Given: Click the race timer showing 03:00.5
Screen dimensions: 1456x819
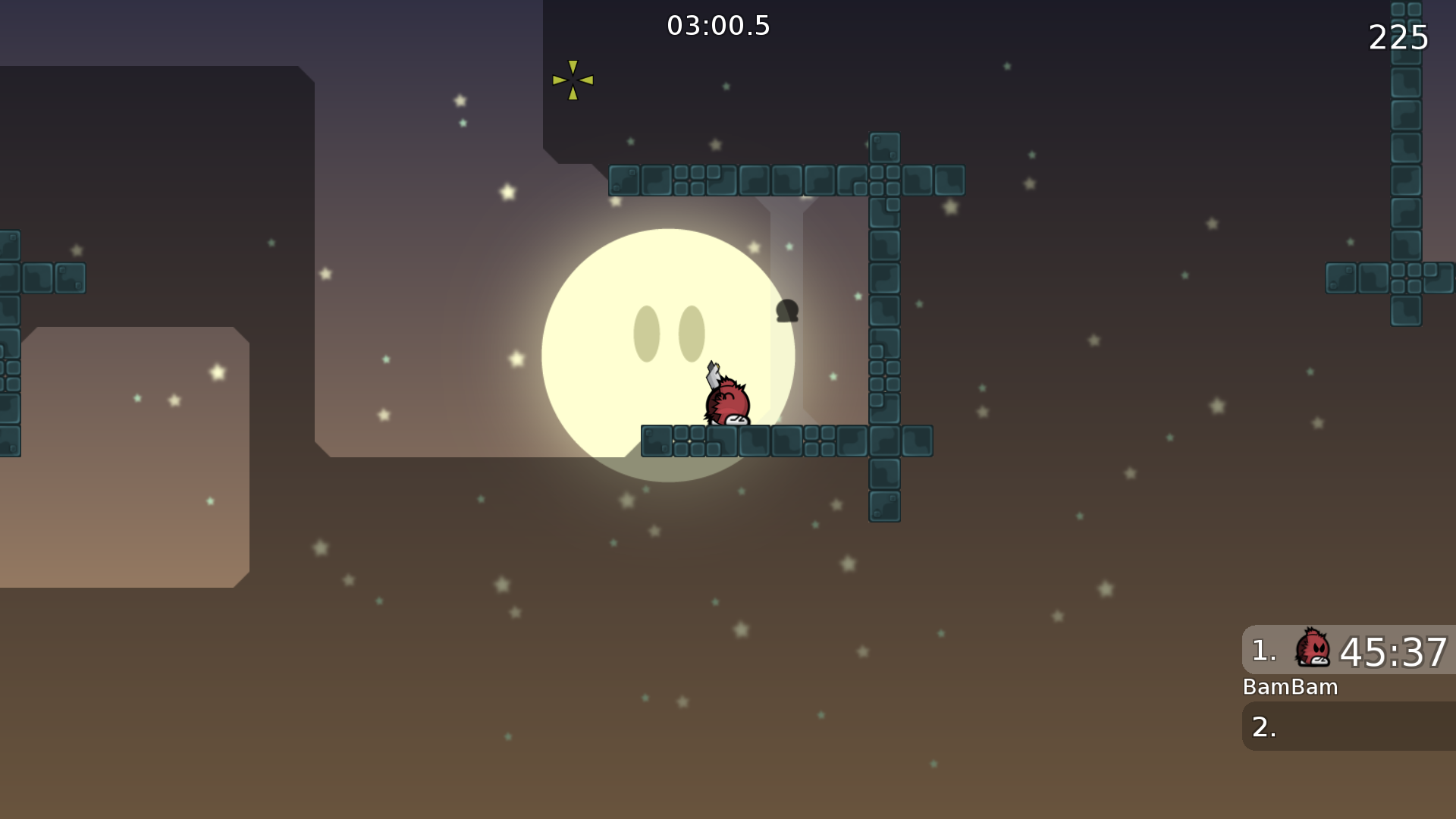Looking at the screenshot, I should [717, 25].
